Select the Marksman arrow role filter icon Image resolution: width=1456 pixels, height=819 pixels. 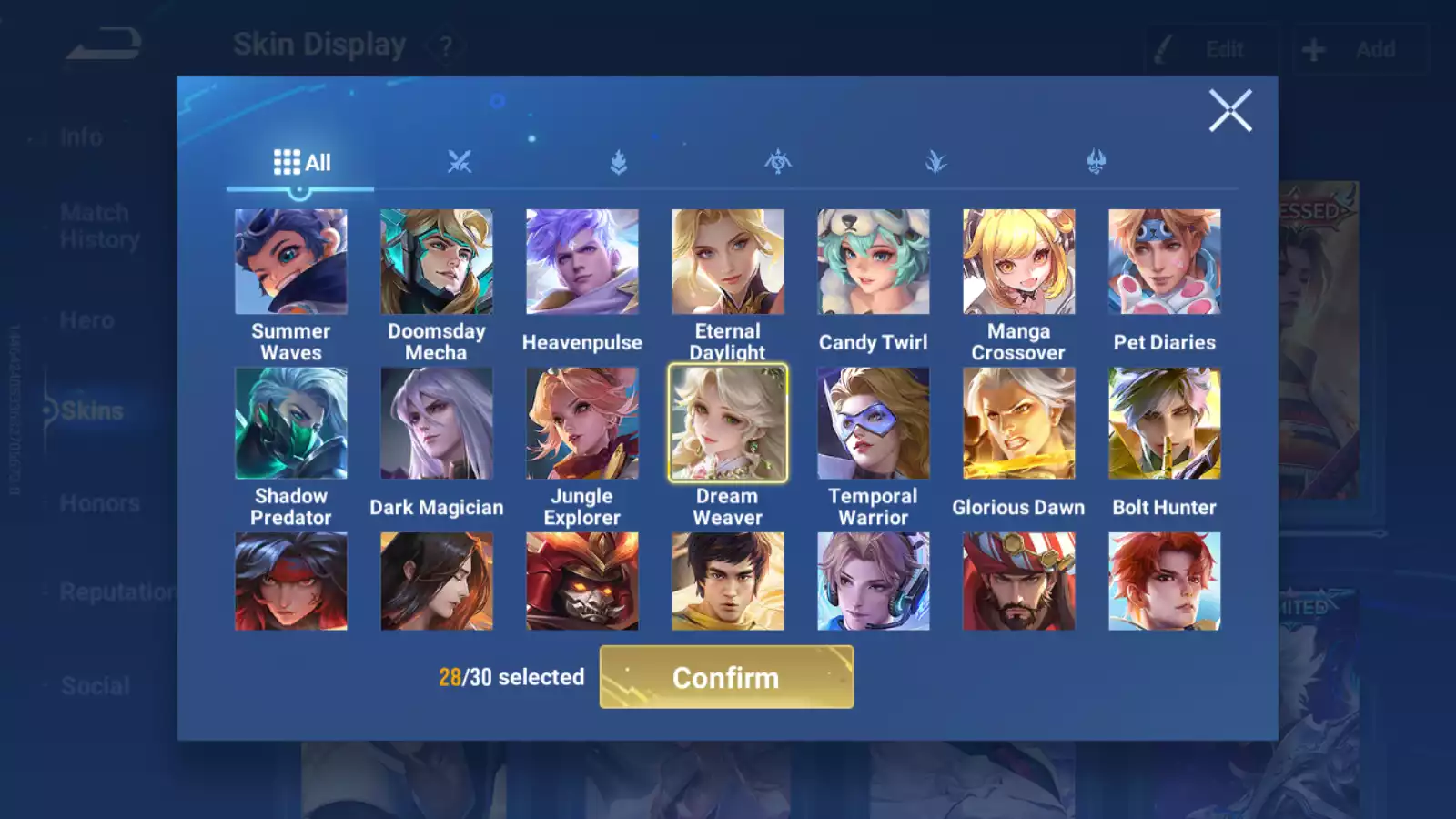click(x=776, y=162)
